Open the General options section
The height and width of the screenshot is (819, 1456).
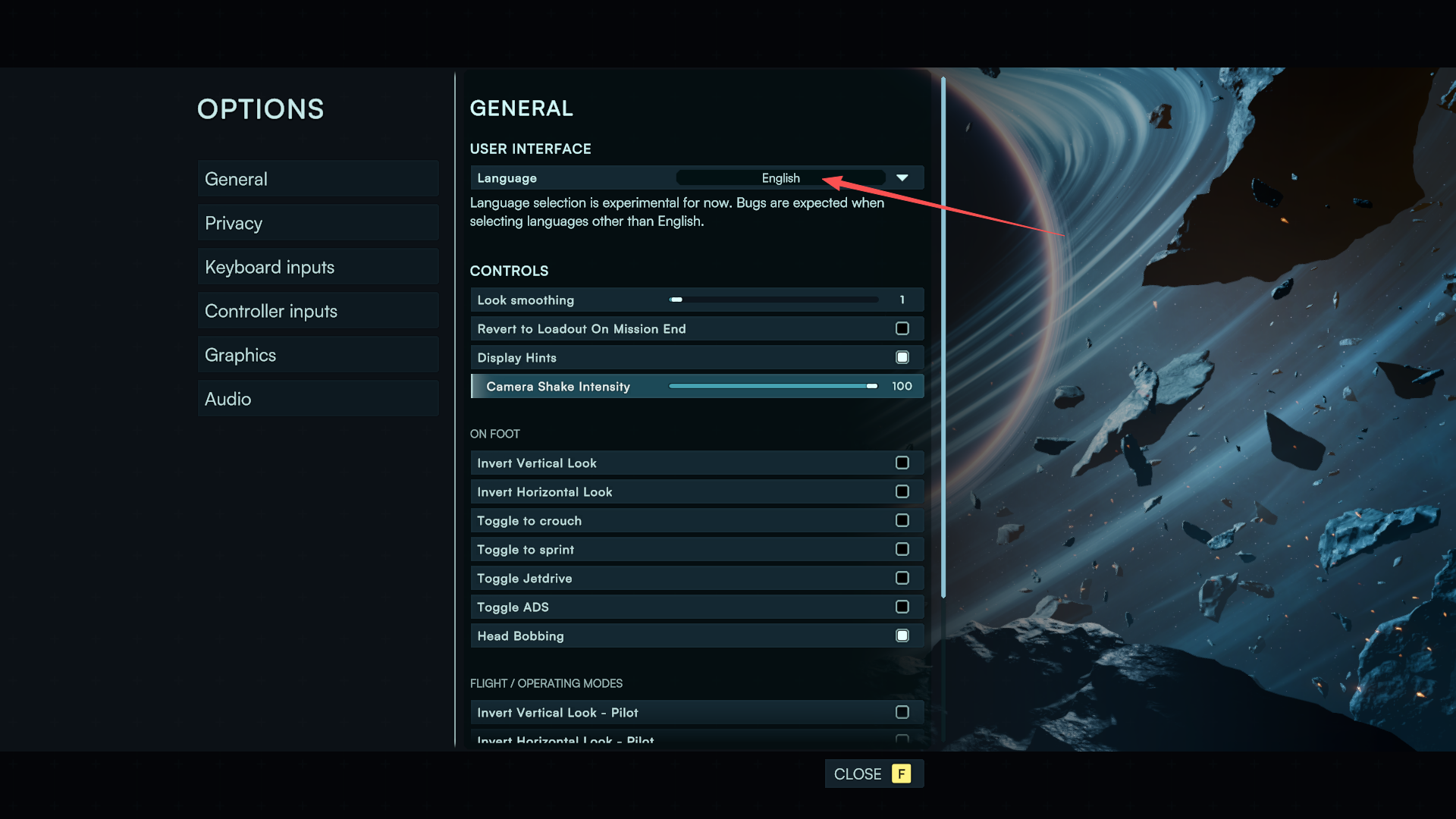[x=317, y=179]
